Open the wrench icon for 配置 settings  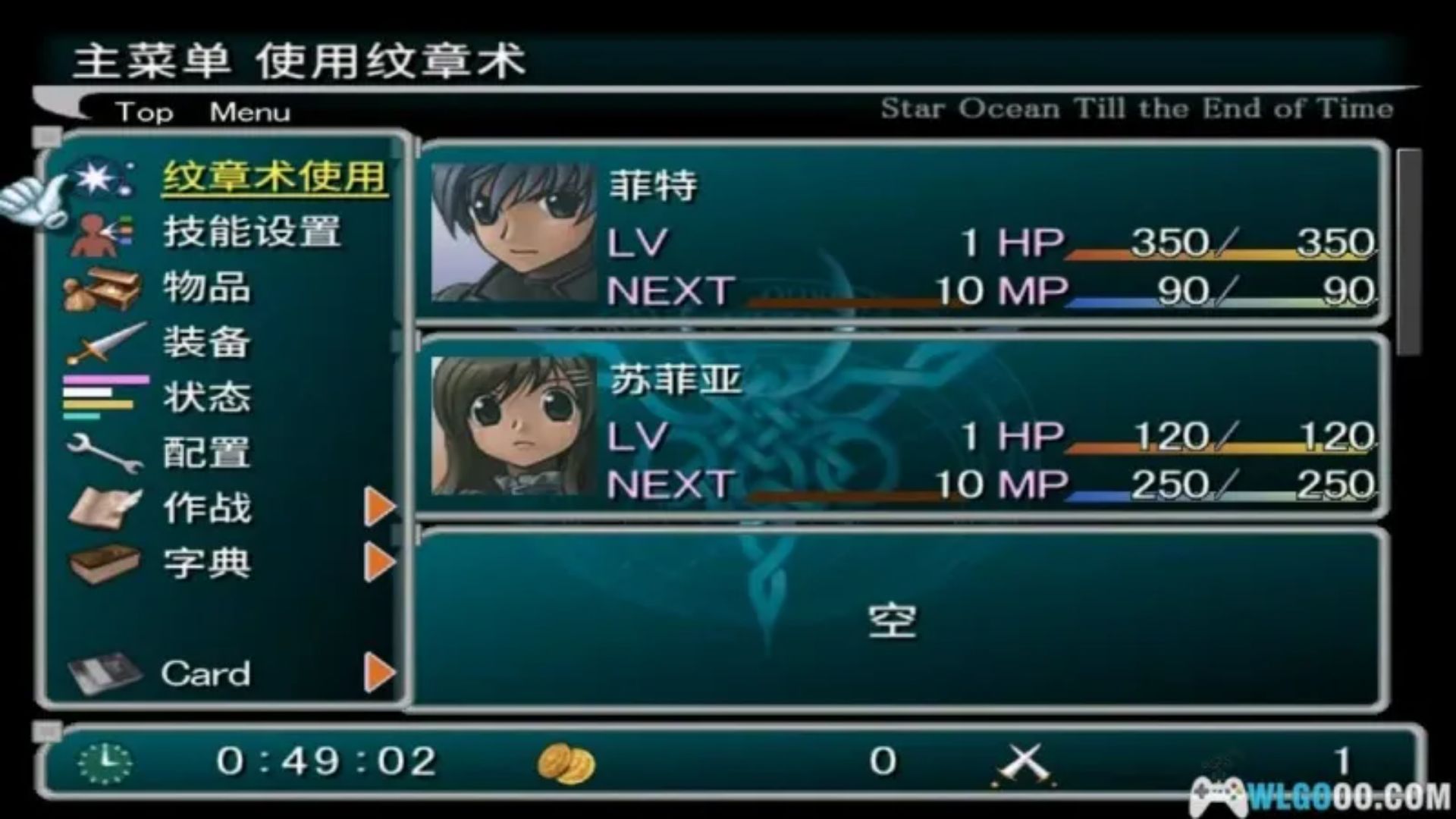point(104,452)
